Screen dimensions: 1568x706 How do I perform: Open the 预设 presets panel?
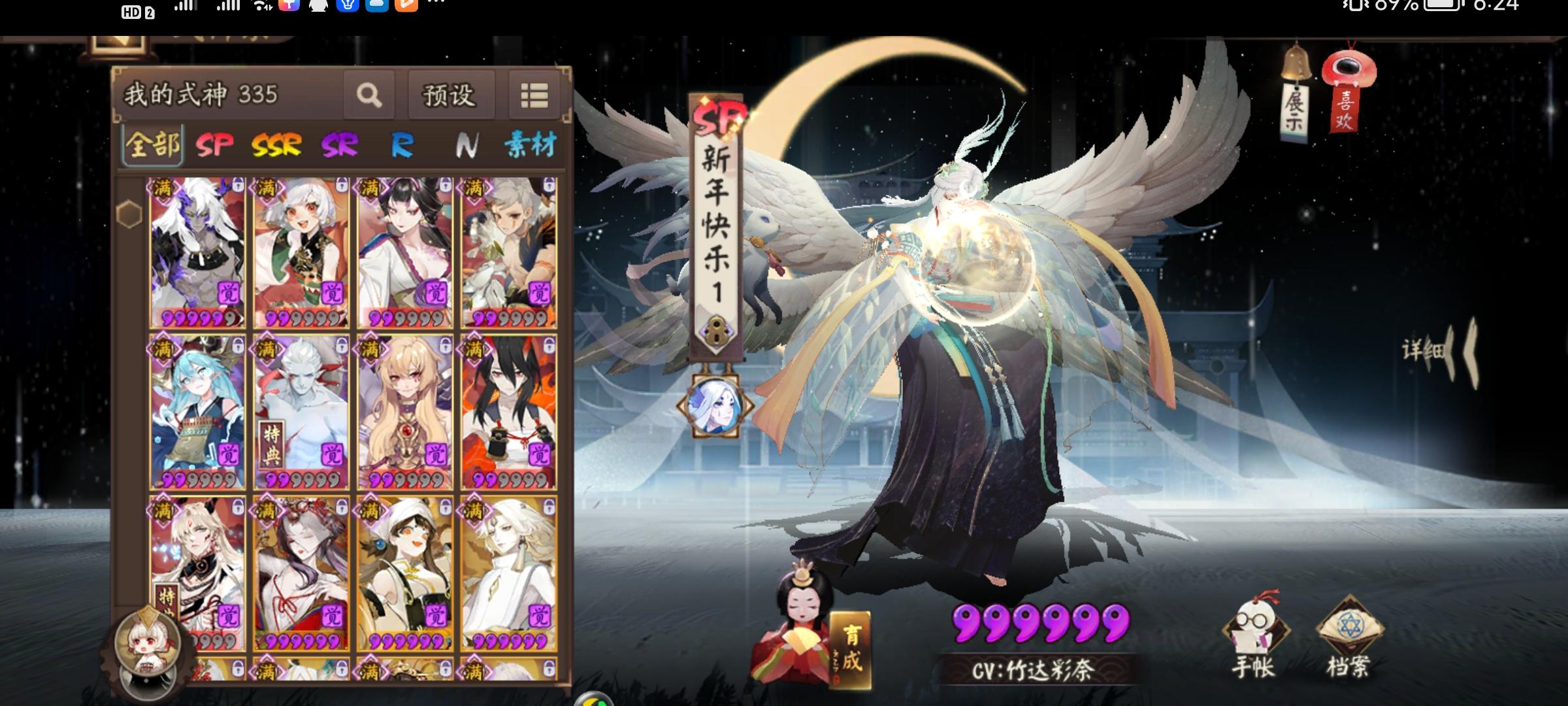coord(449,95)
